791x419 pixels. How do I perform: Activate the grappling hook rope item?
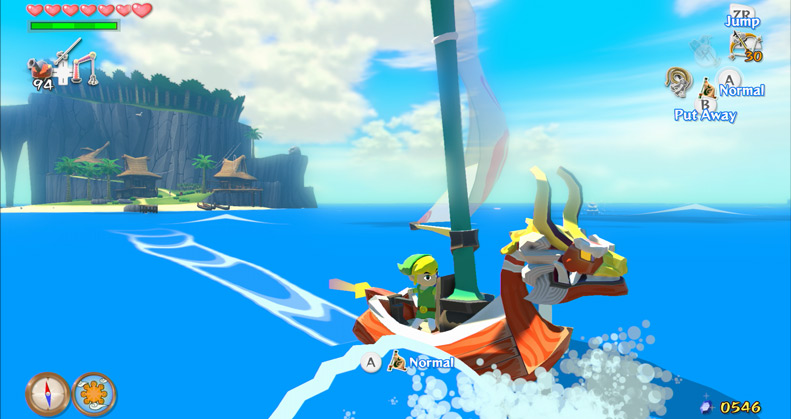[680, 81]
